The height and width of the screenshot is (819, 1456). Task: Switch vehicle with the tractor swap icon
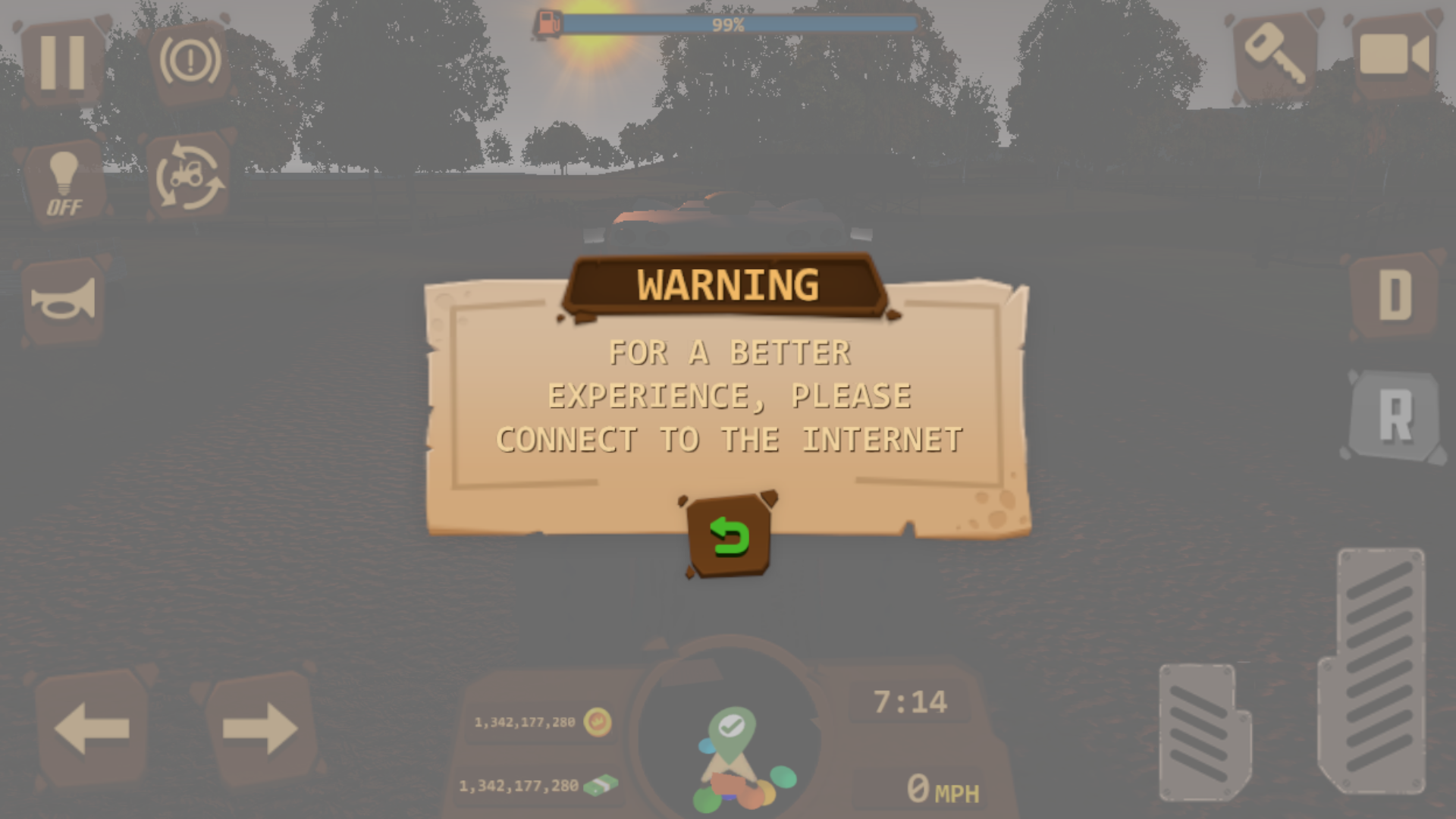tap(190, 177)
